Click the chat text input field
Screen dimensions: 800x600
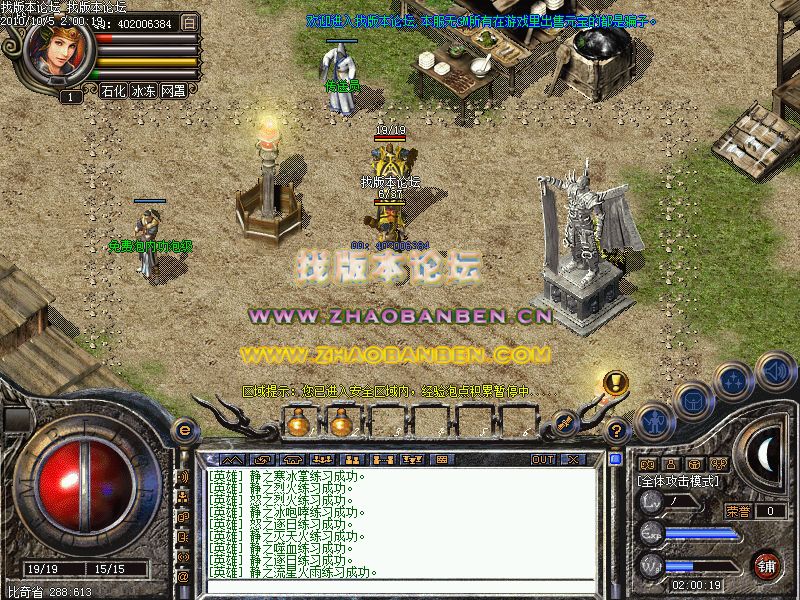coord(400,587)
